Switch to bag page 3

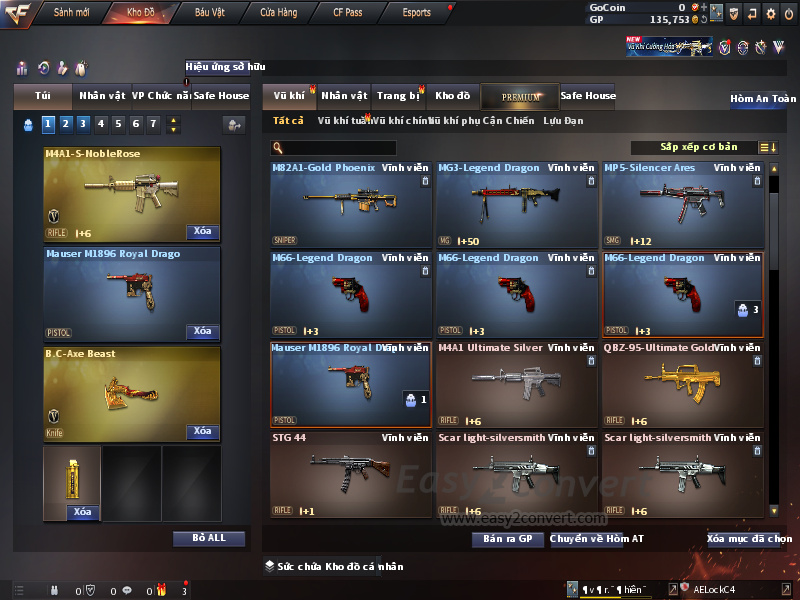point(82,124)
